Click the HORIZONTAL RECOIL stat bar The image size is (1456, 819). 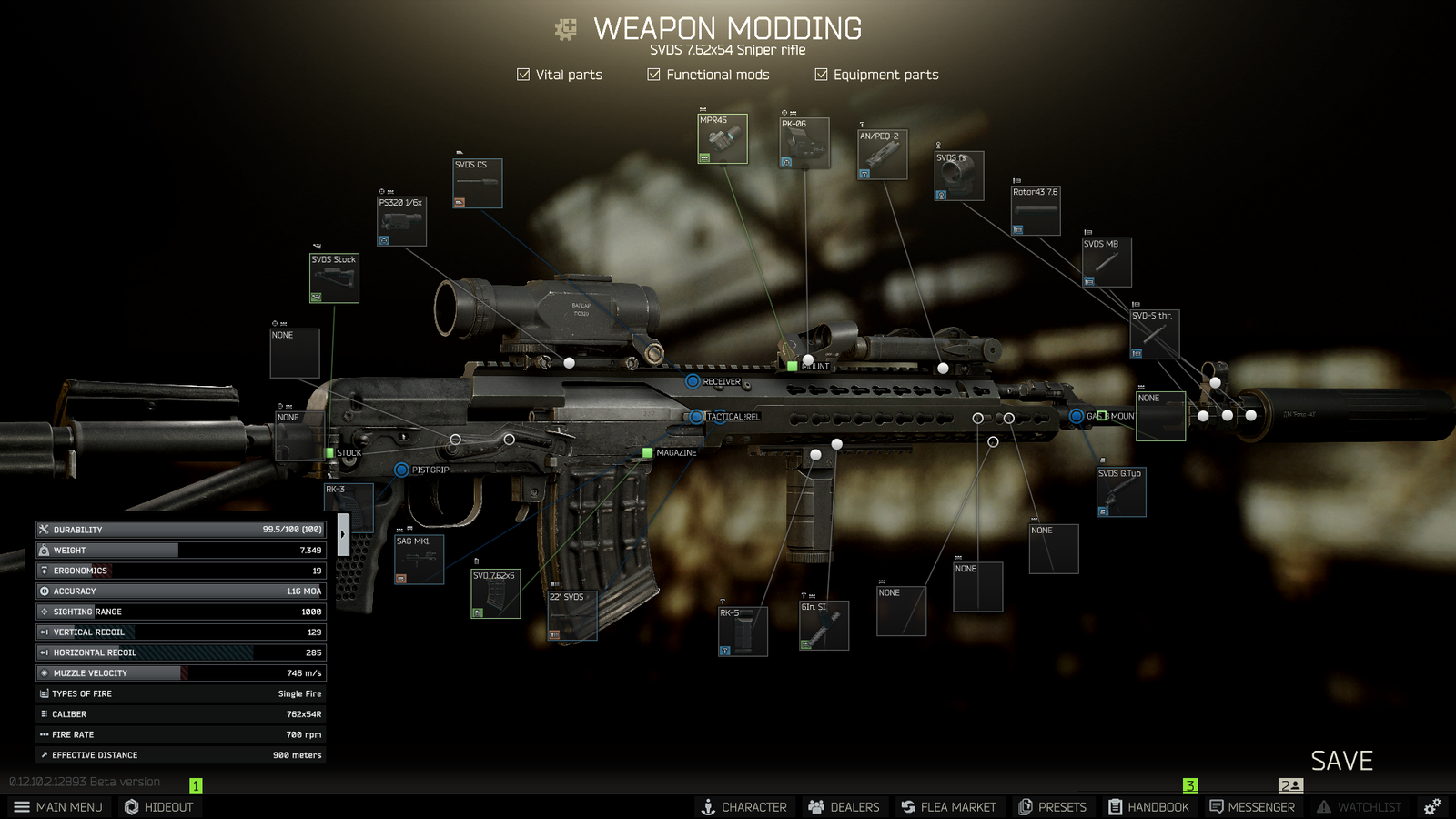pos(179,652)
